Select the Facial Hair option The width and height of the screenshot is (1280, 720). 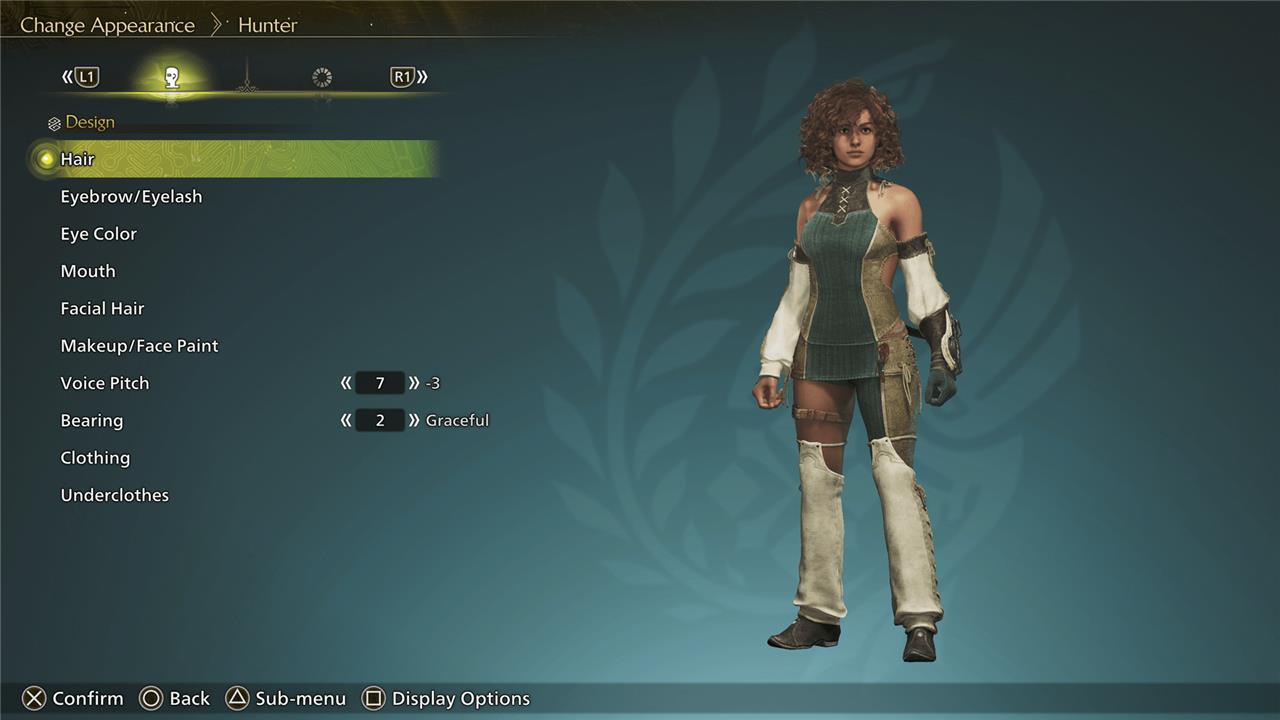[102, 309]
